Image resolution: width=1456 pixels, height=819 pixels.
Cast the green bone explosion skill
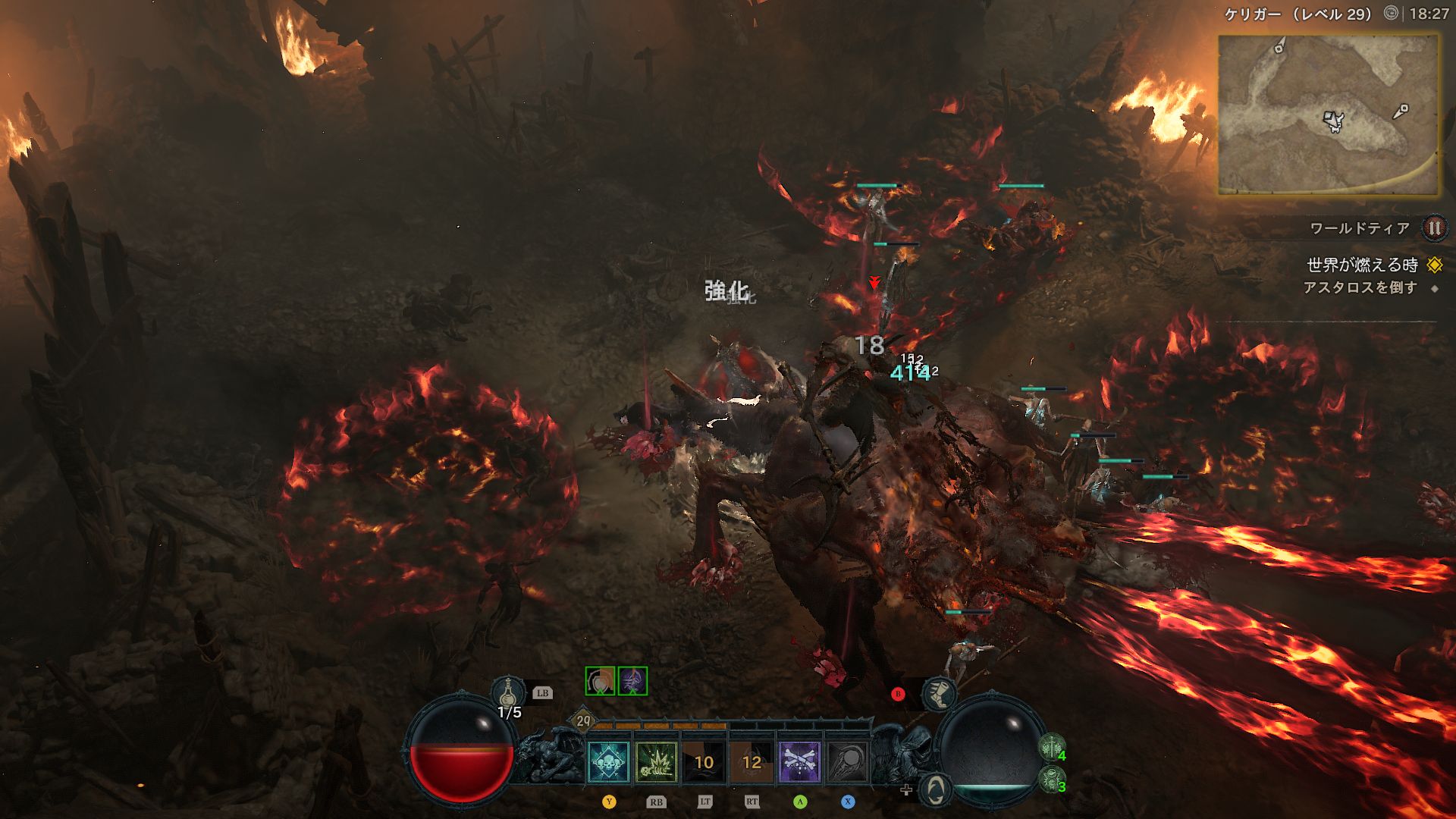656,762
